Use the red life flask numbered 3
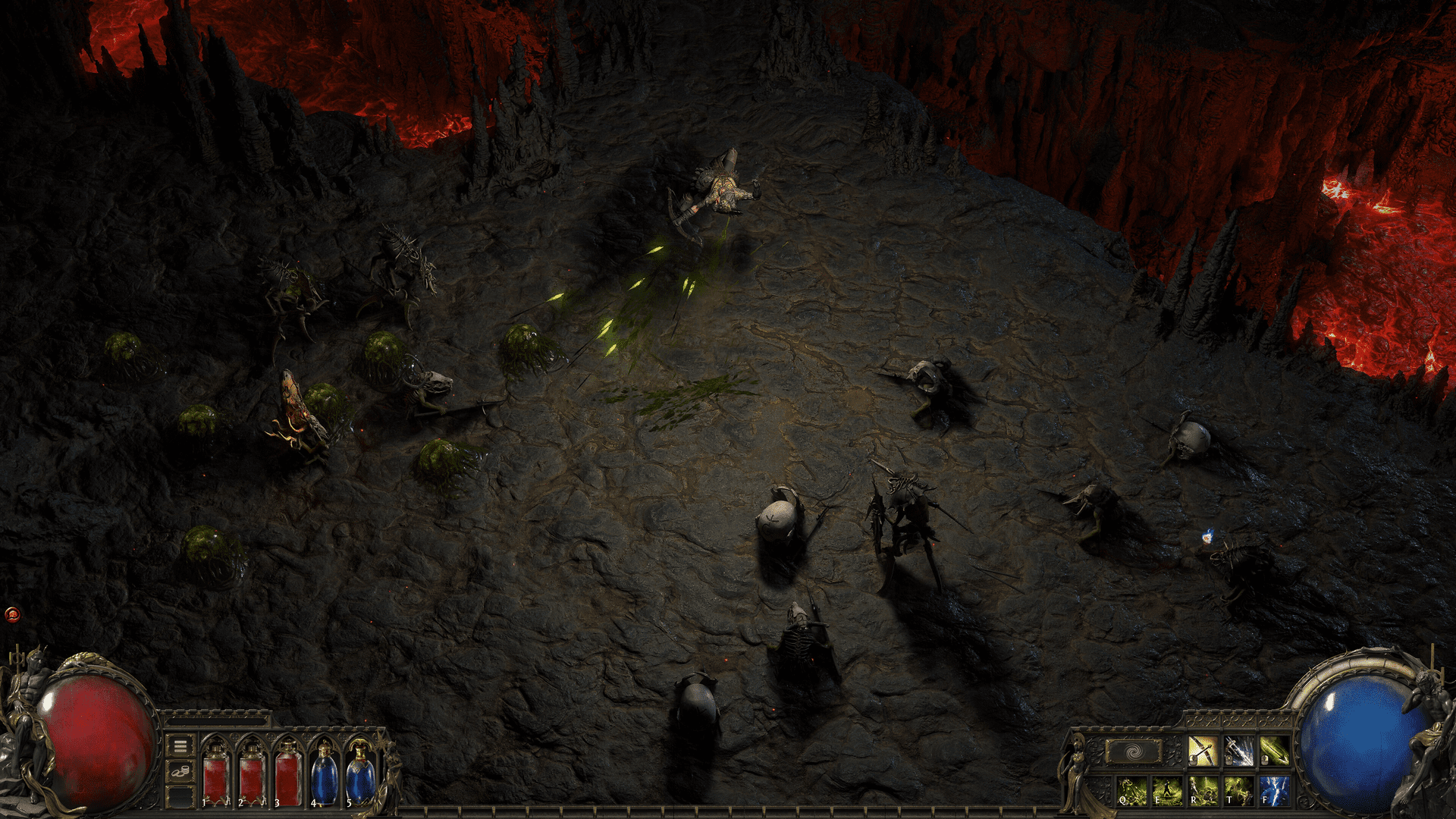The height and width of the screenshot is (819, 1456). [287, 772]
